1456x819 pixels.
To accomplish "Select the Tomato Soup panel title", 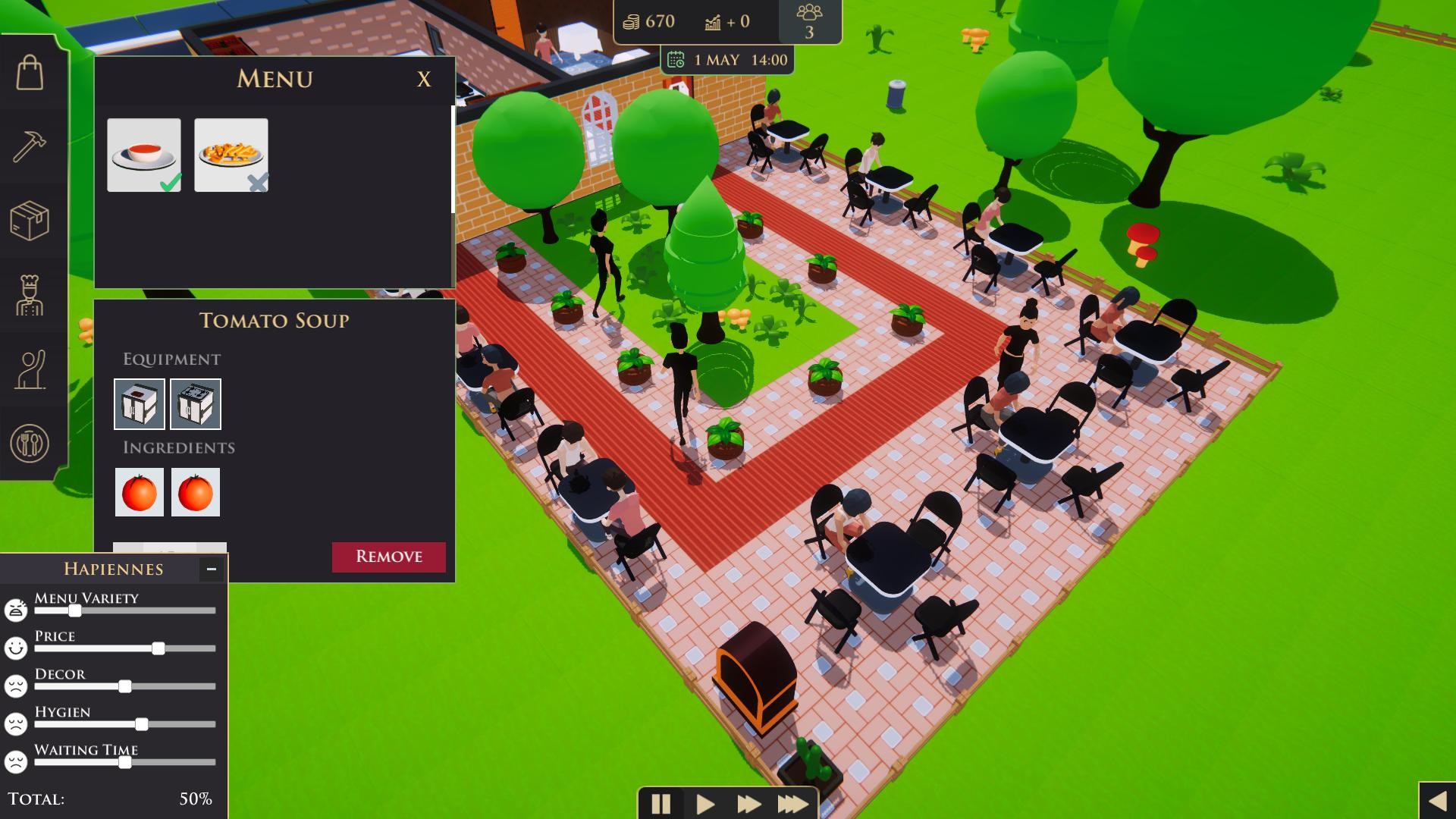I will 275,320.
